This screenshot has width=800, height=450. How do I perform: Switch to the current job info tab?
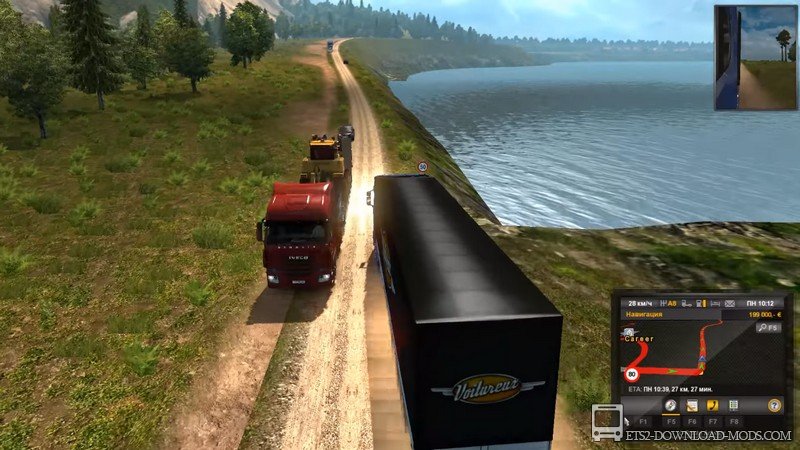(693, 405)
